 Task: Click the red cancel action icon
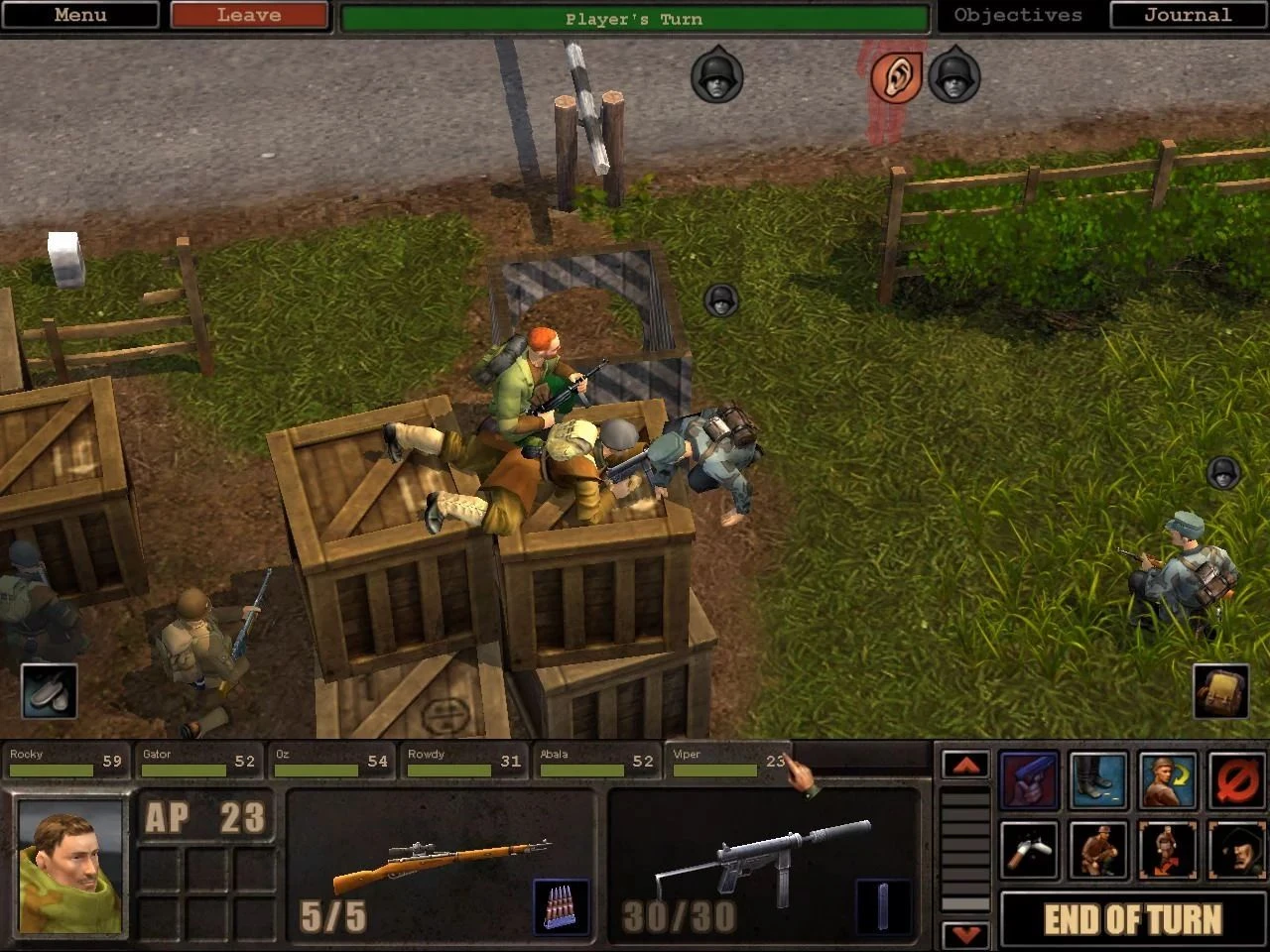point(1237,780)
